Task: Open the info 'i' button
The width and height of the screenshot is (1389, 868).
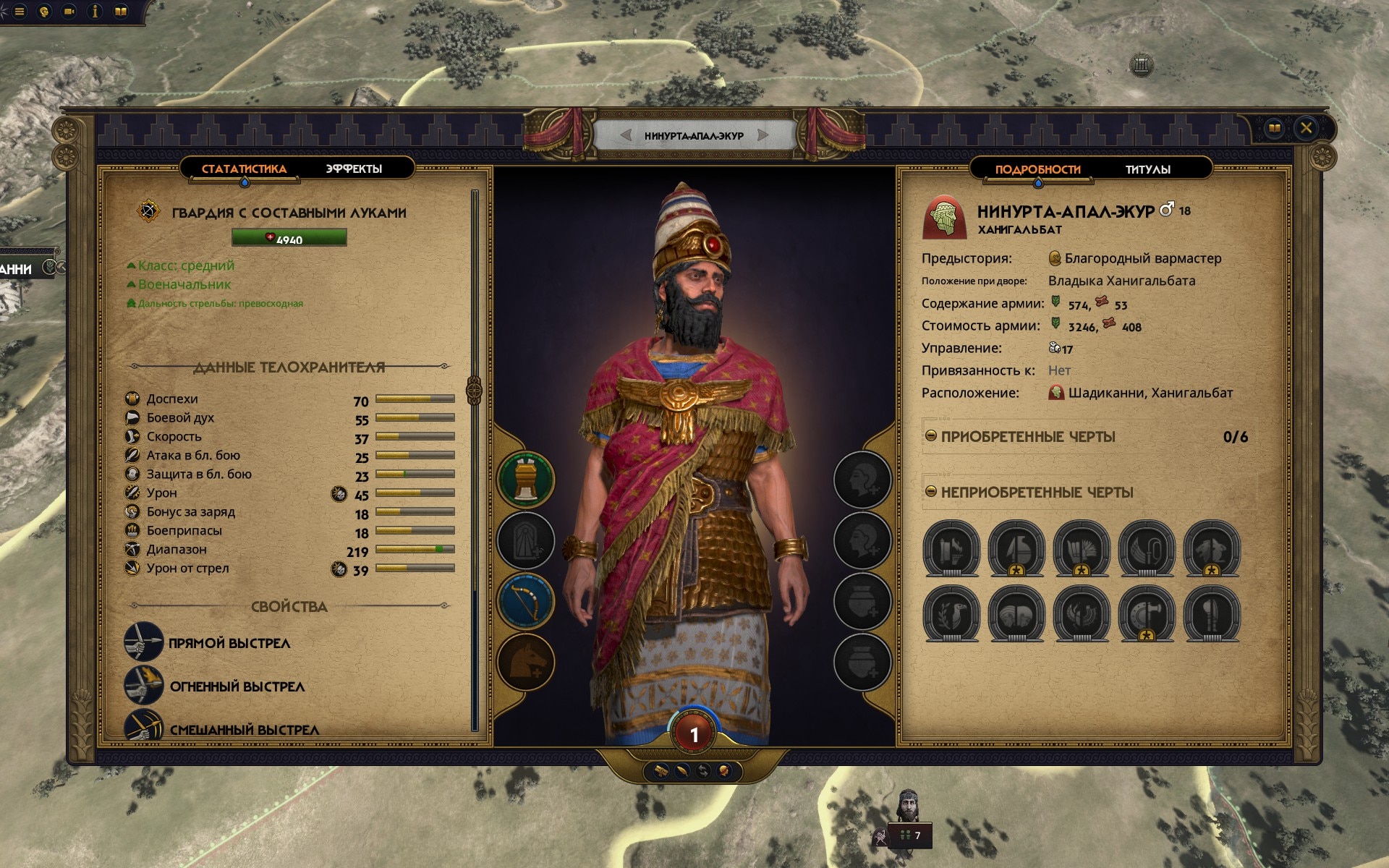Action: click(x=95, y=12)
